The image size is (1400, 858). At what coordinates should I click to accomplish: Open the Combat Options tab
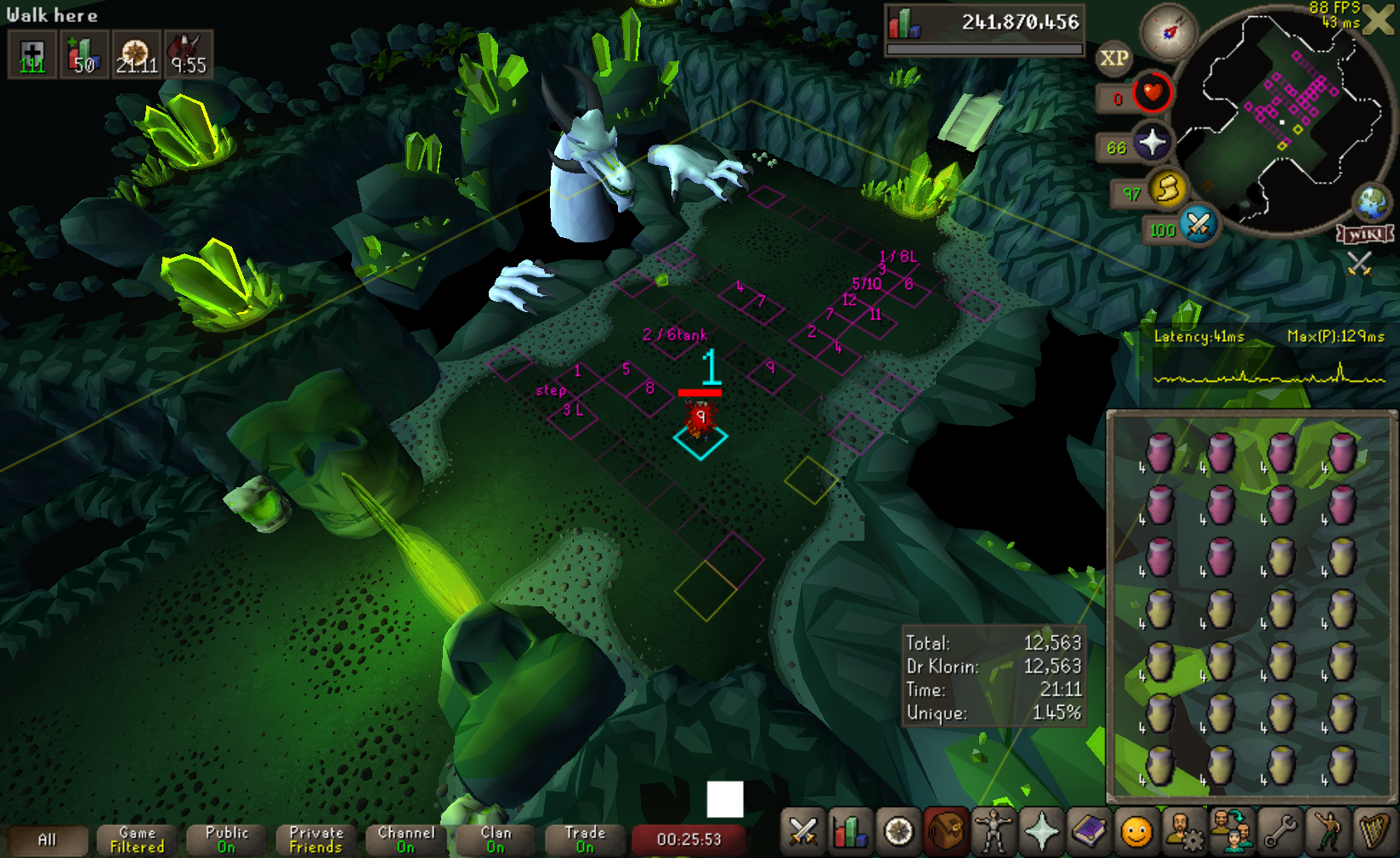pos(802,831)
